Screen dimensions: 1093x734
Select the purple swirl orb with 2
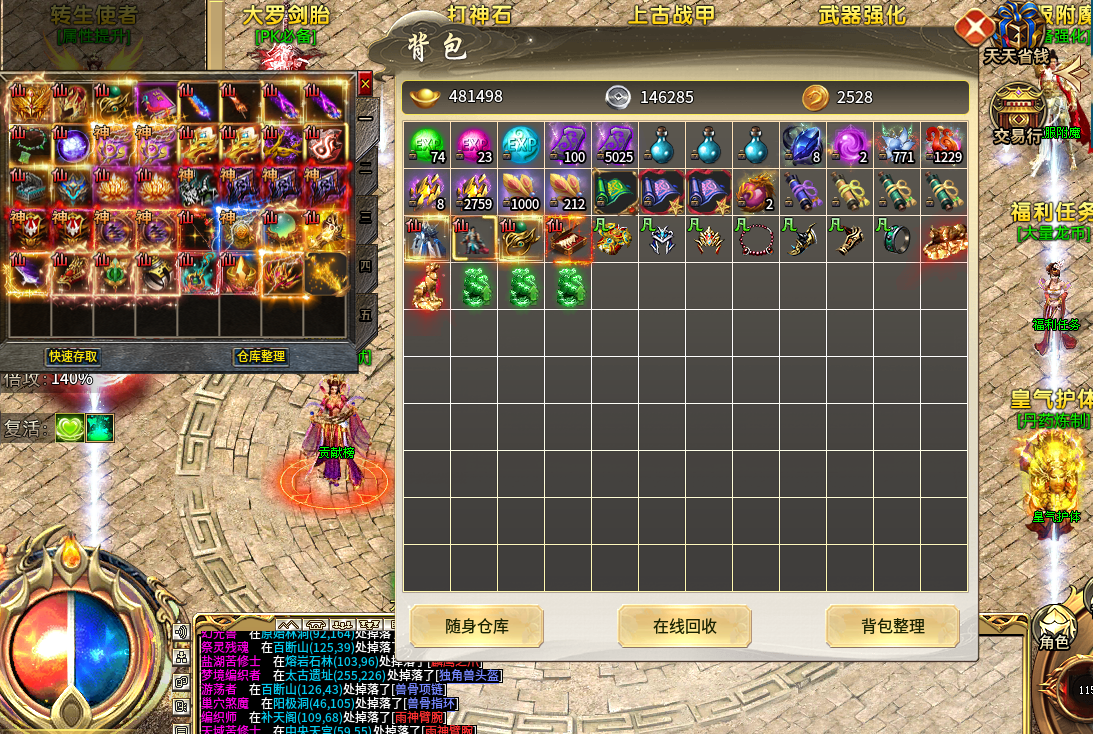point(850,145)
